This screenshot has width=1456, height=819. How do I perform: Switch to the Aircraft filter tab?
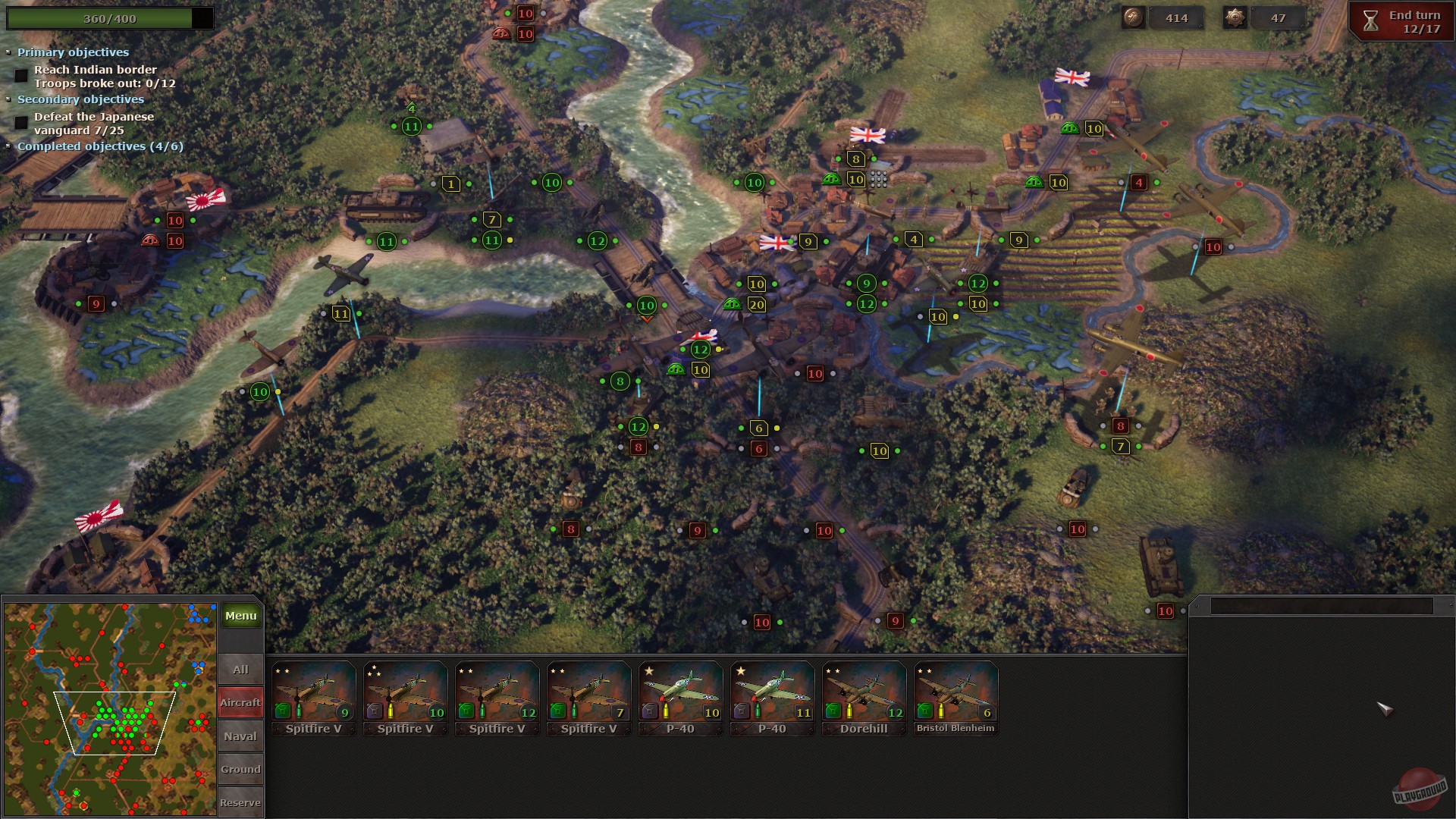(240, 702)
